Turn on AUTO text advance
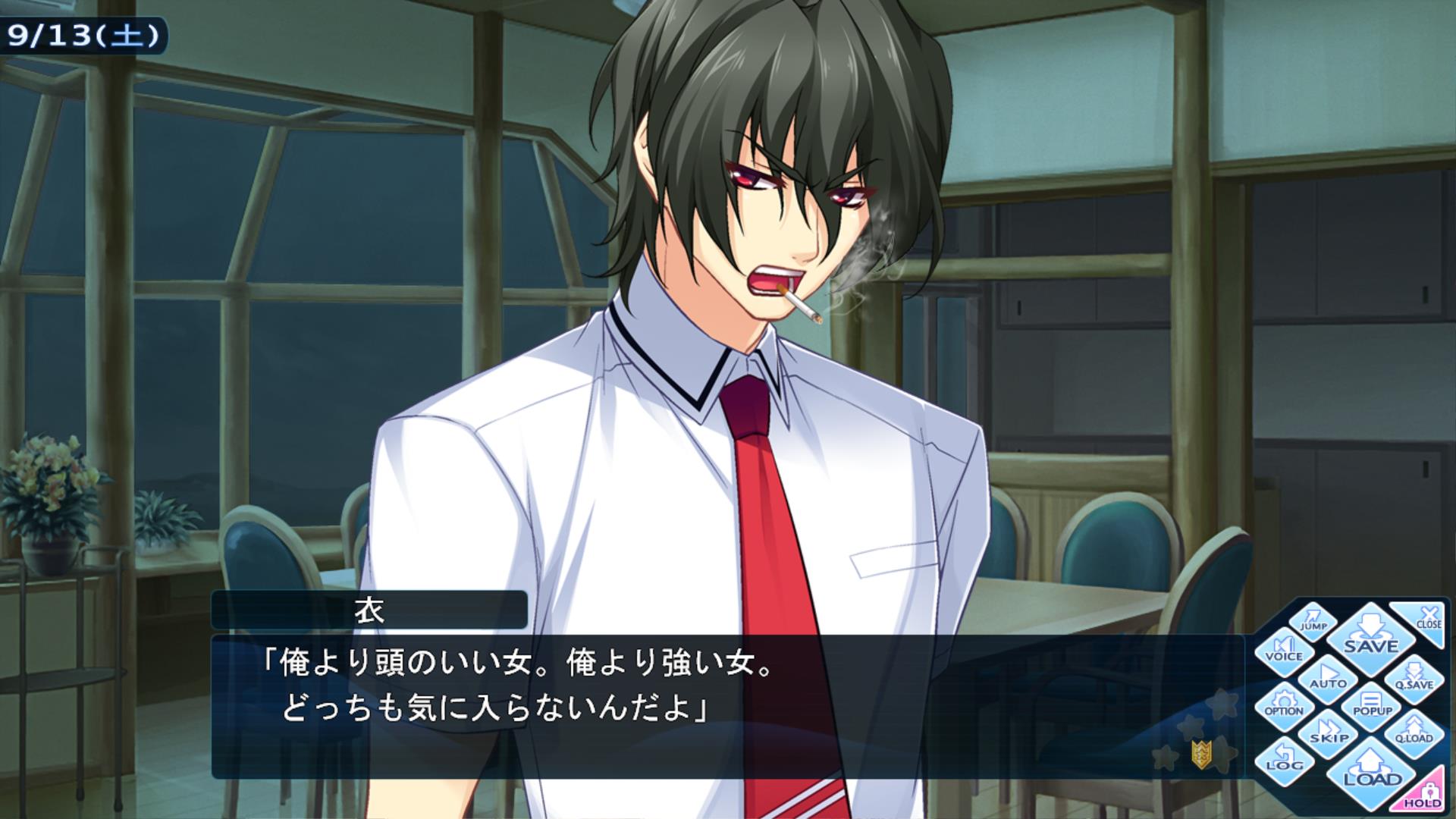 1328,676
